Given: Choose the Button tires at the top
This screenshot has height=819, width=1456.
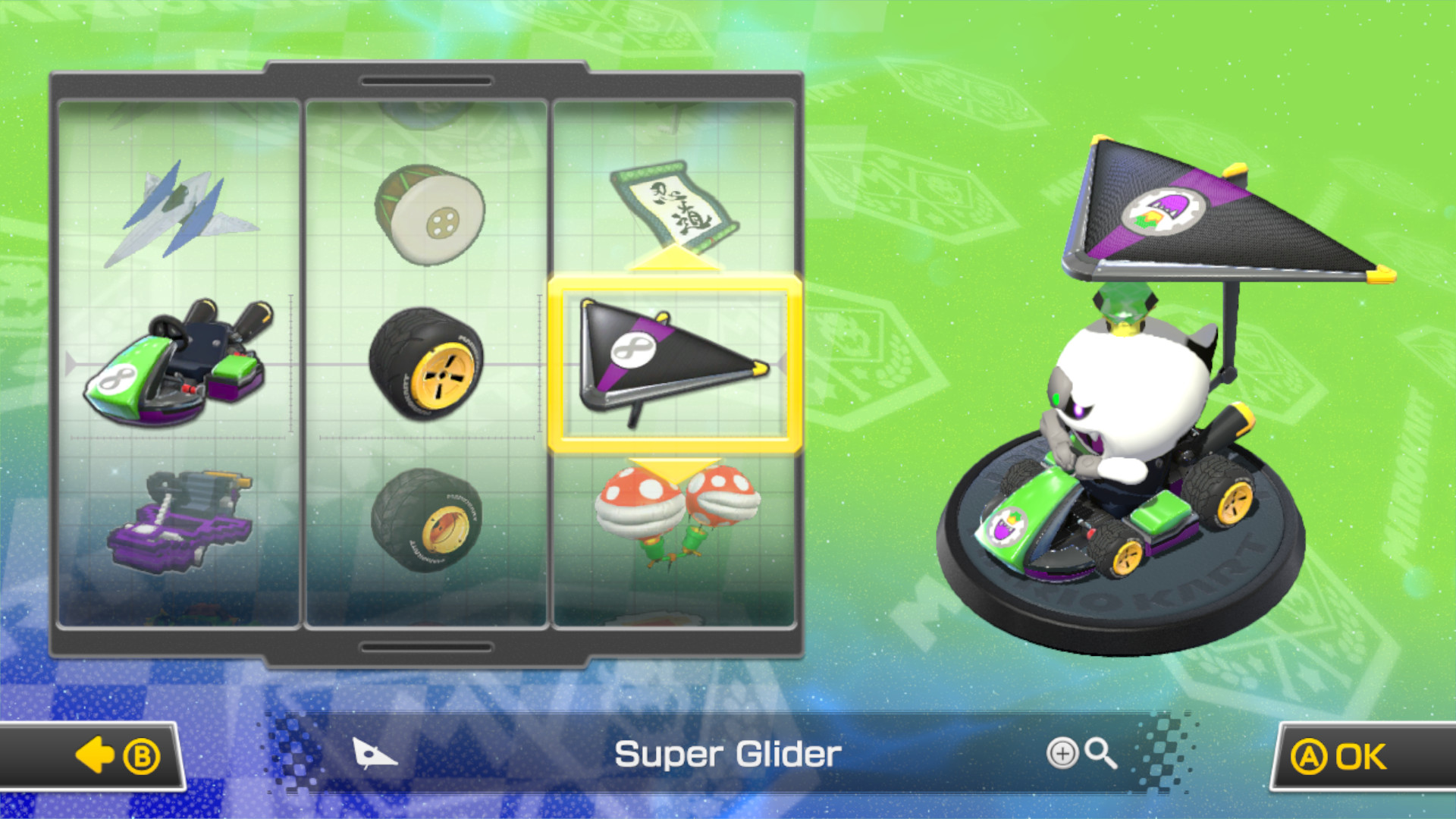Looking at the screenshot, I should click(428, 212).
